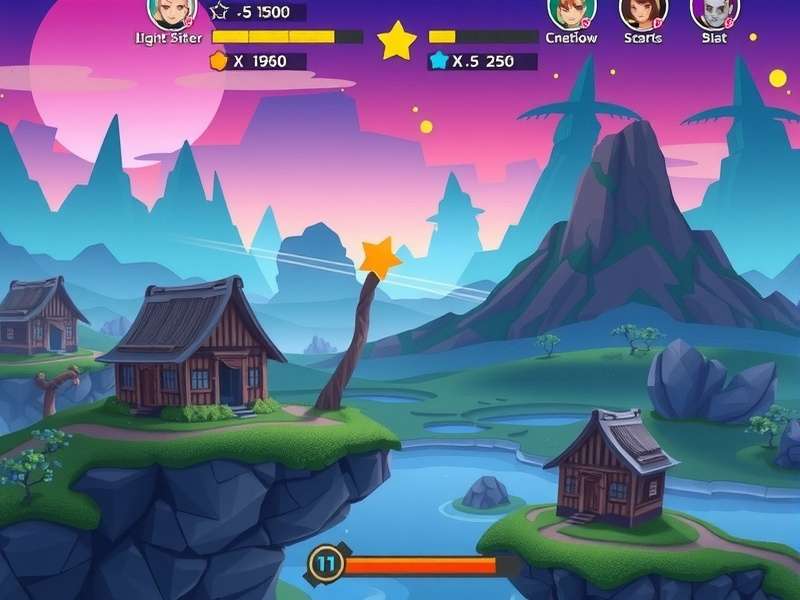800x600 pixels.
Task: Select the blue star currency counter
Action: coord(482,61)
